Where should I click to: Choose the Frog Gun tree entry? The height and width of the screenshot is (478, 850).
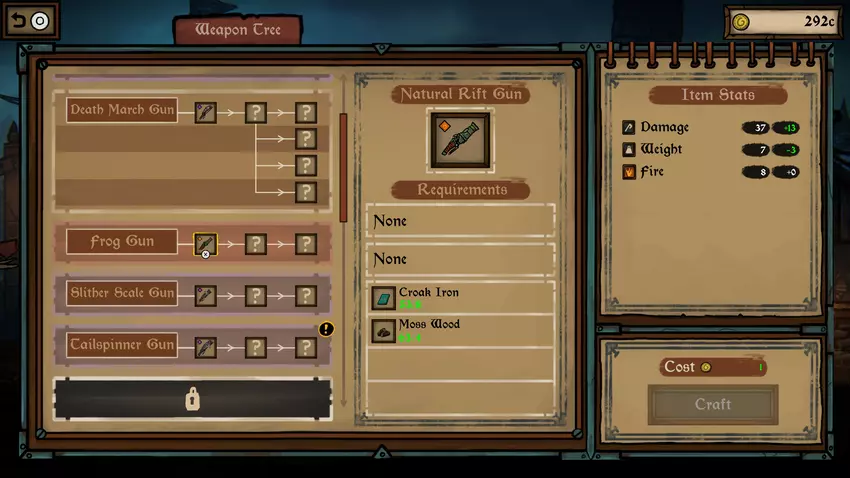tap(121, 242)
